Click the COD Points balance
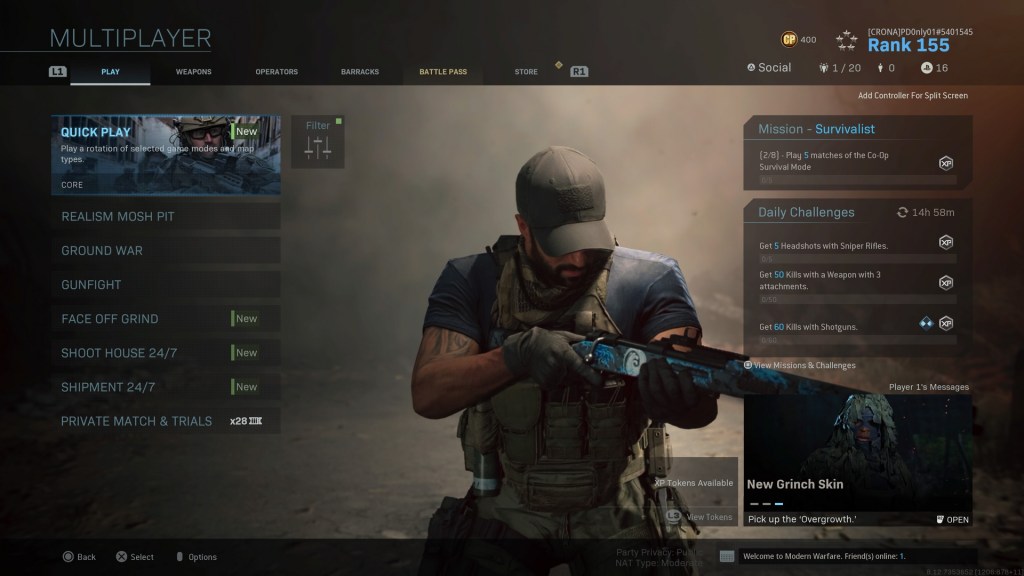The width and height of the screenshot is (1024, 576). point(799,40)
